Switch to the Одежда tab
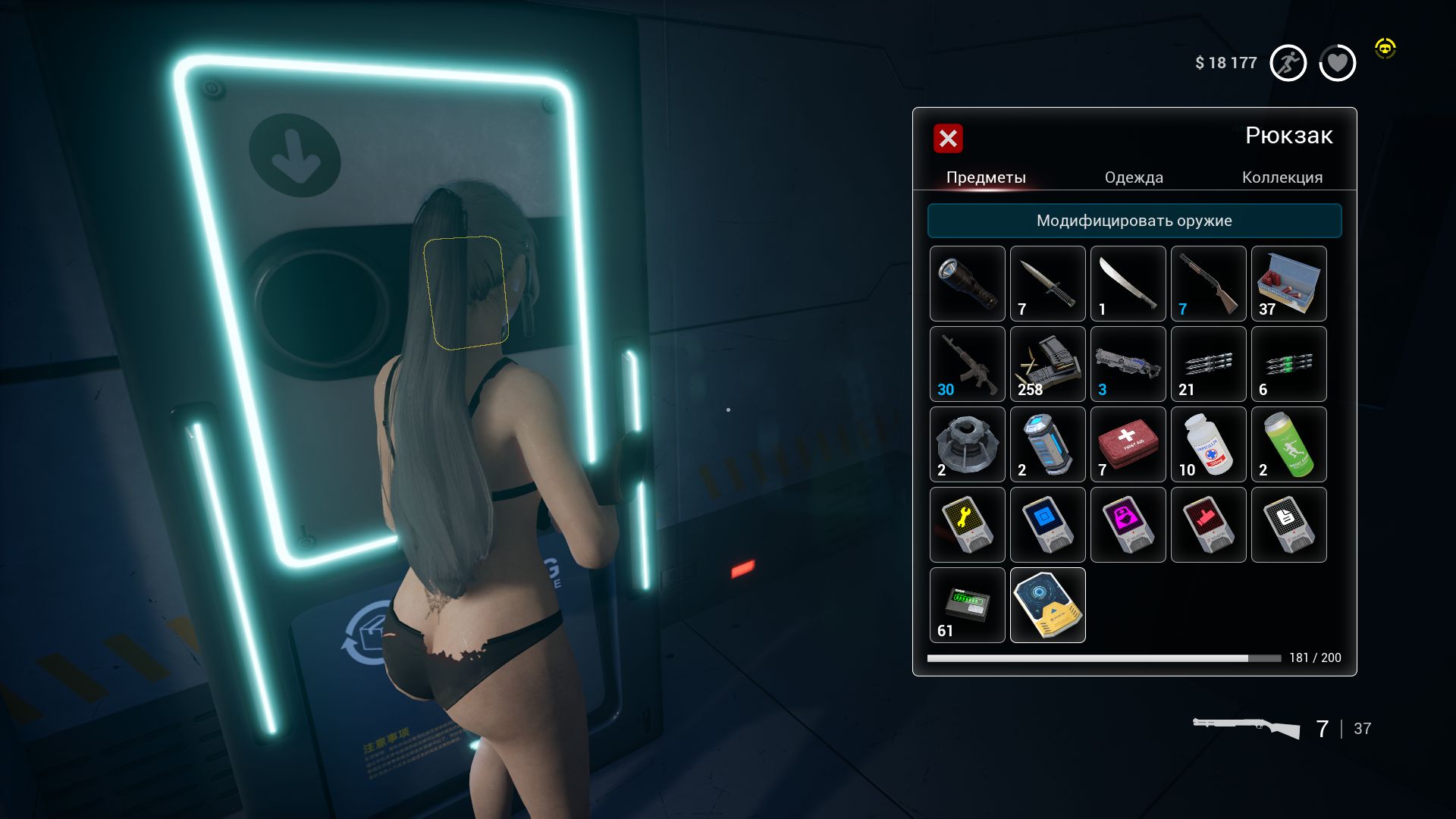1456x819 pixels. [x=1133, y=177]
